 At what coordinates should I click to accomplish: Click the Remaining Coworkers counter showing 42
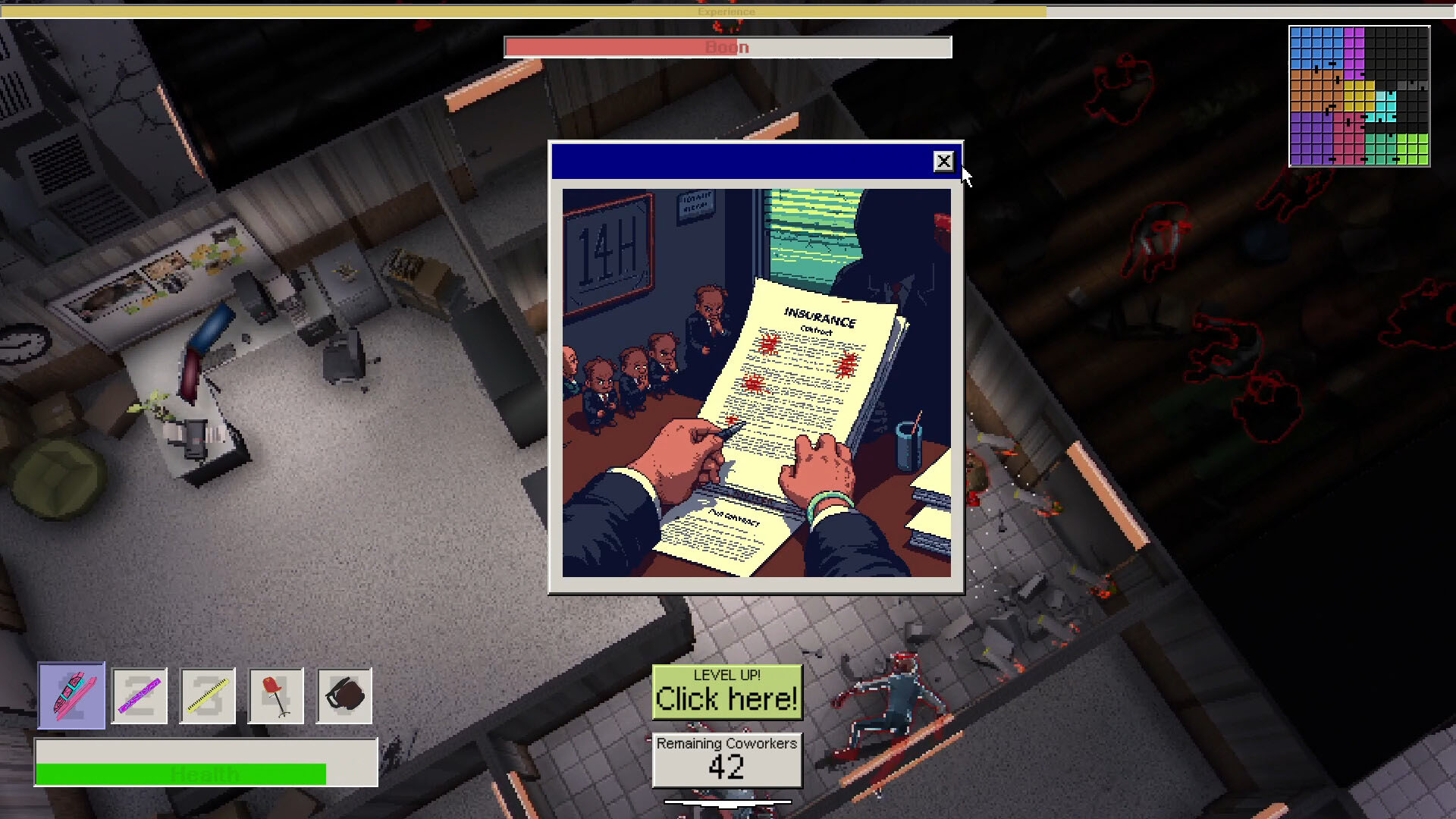pyautogui.click(x=726, y=761)
